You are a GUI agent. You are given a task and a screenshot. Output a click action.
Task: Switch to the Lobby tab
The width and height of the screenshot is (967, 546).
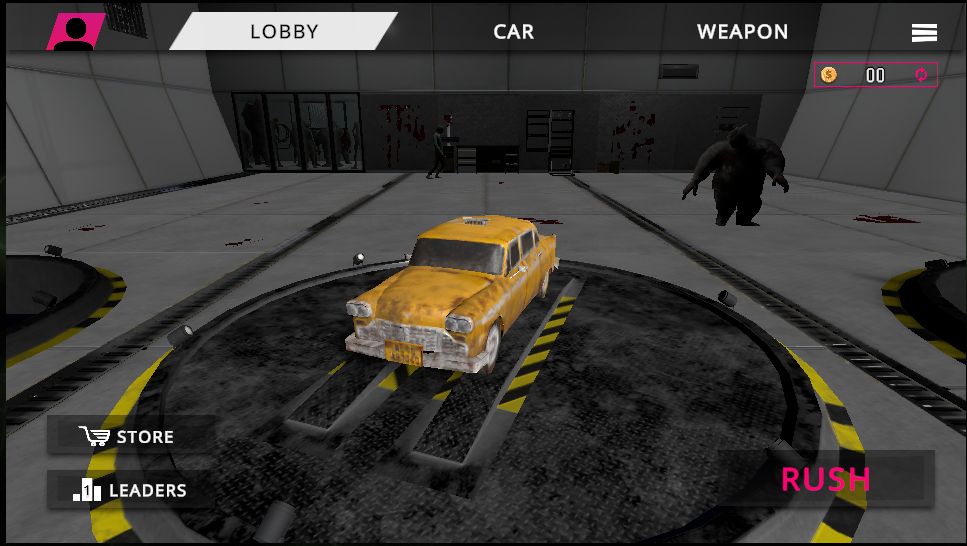pos(284,32)
